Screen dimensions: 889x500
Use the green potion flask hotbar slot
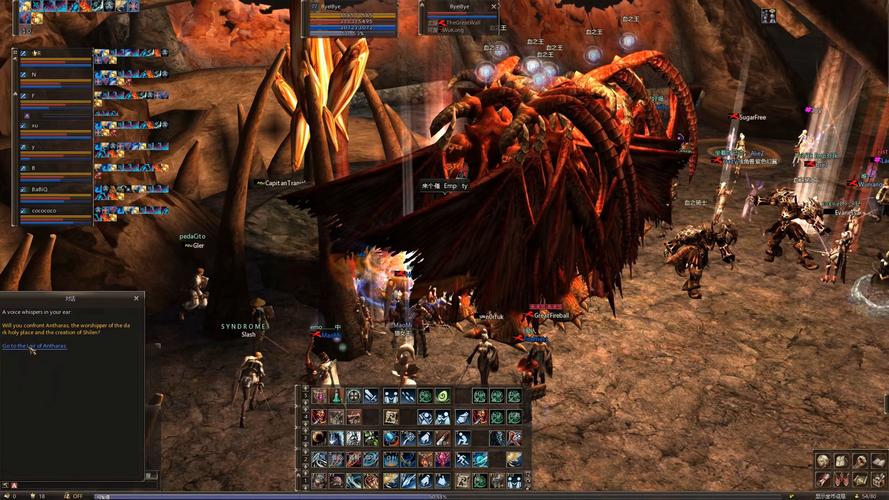(x=336, y=396)
